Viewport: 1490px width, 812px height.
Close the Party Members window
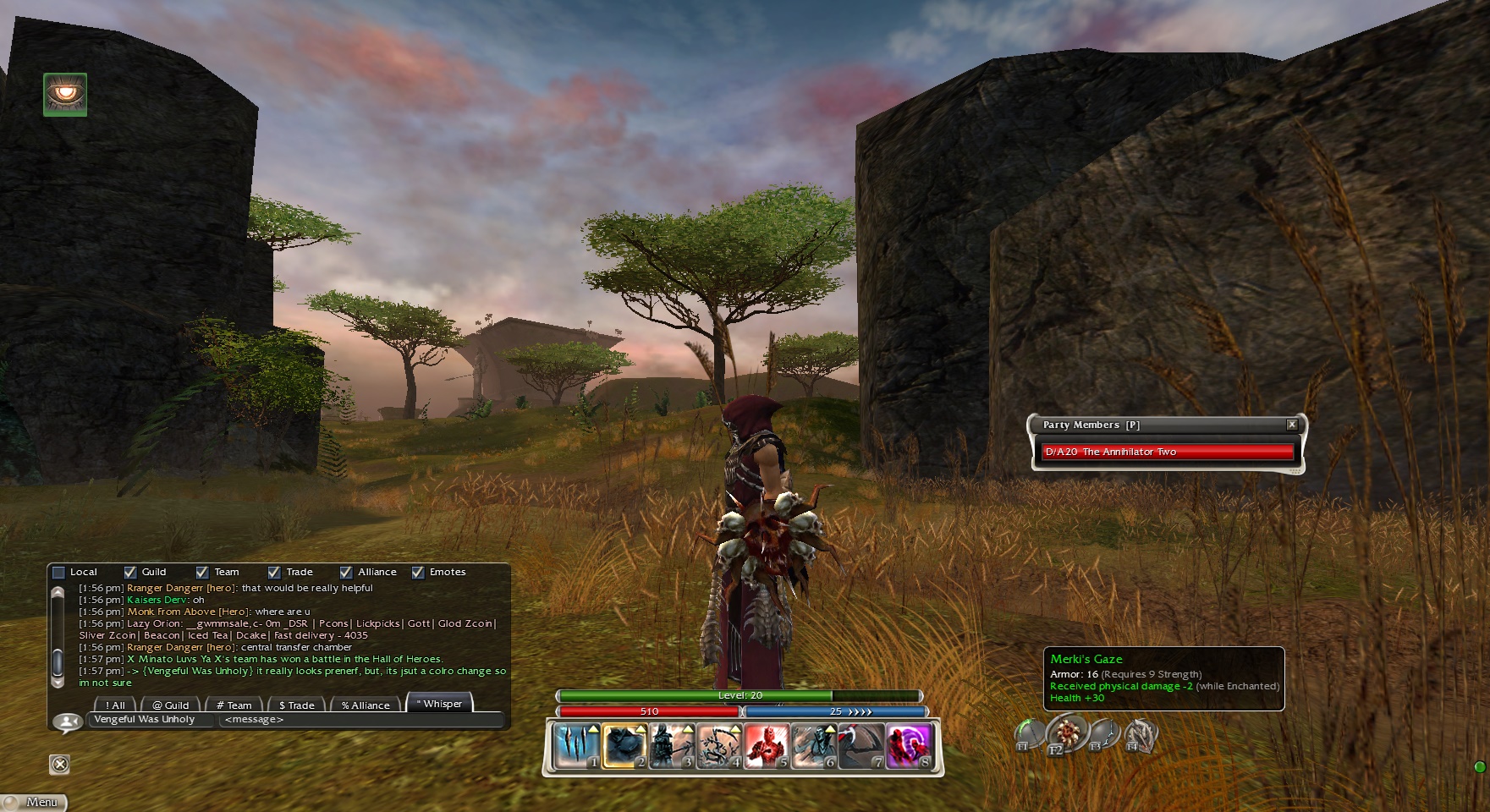tap(1292, 425)
